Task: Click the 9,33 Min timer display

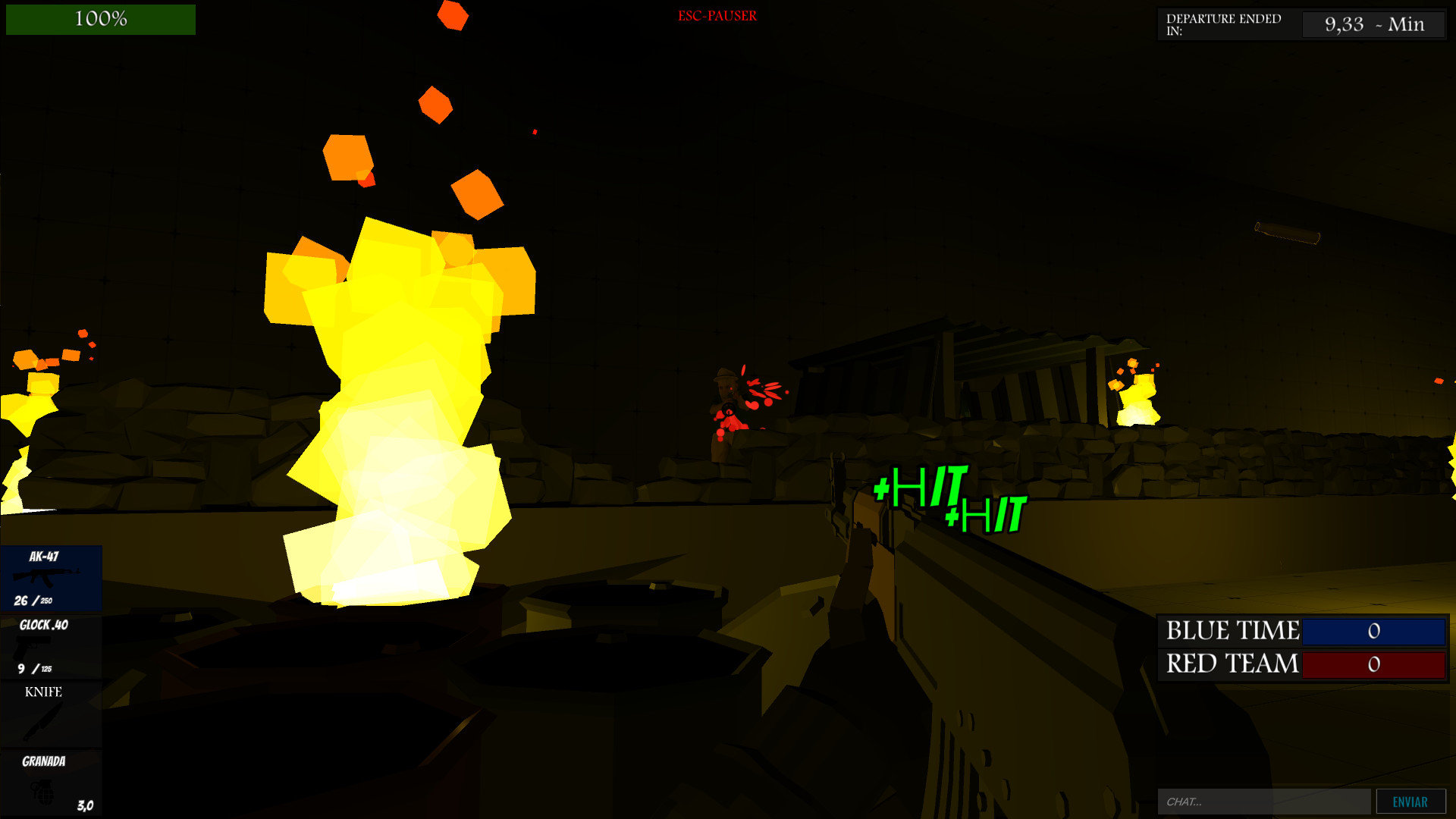Action: 1373,24
